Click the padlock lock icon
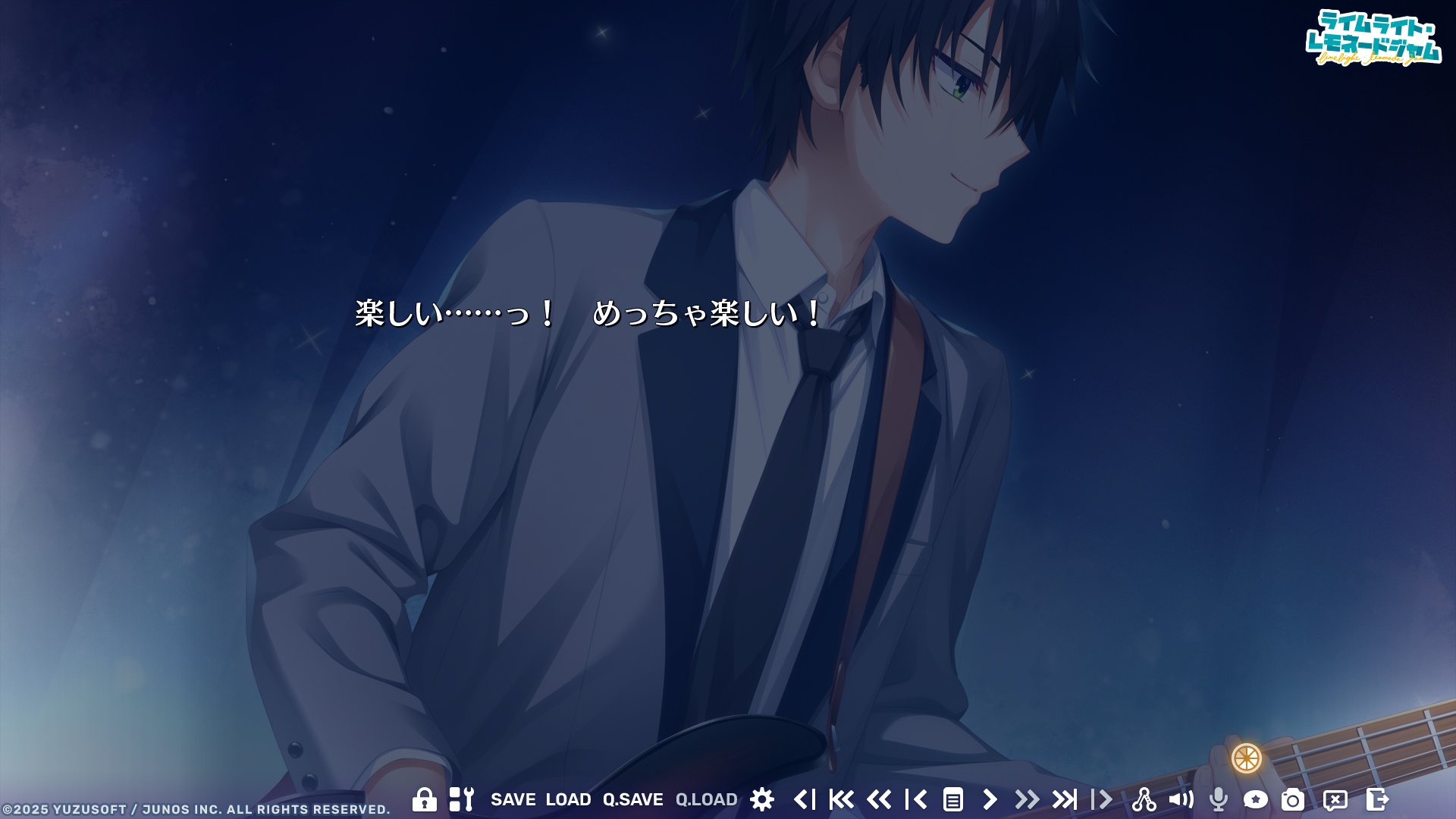The height and width of the screenshot is (819, 1456). pos(424,799)
